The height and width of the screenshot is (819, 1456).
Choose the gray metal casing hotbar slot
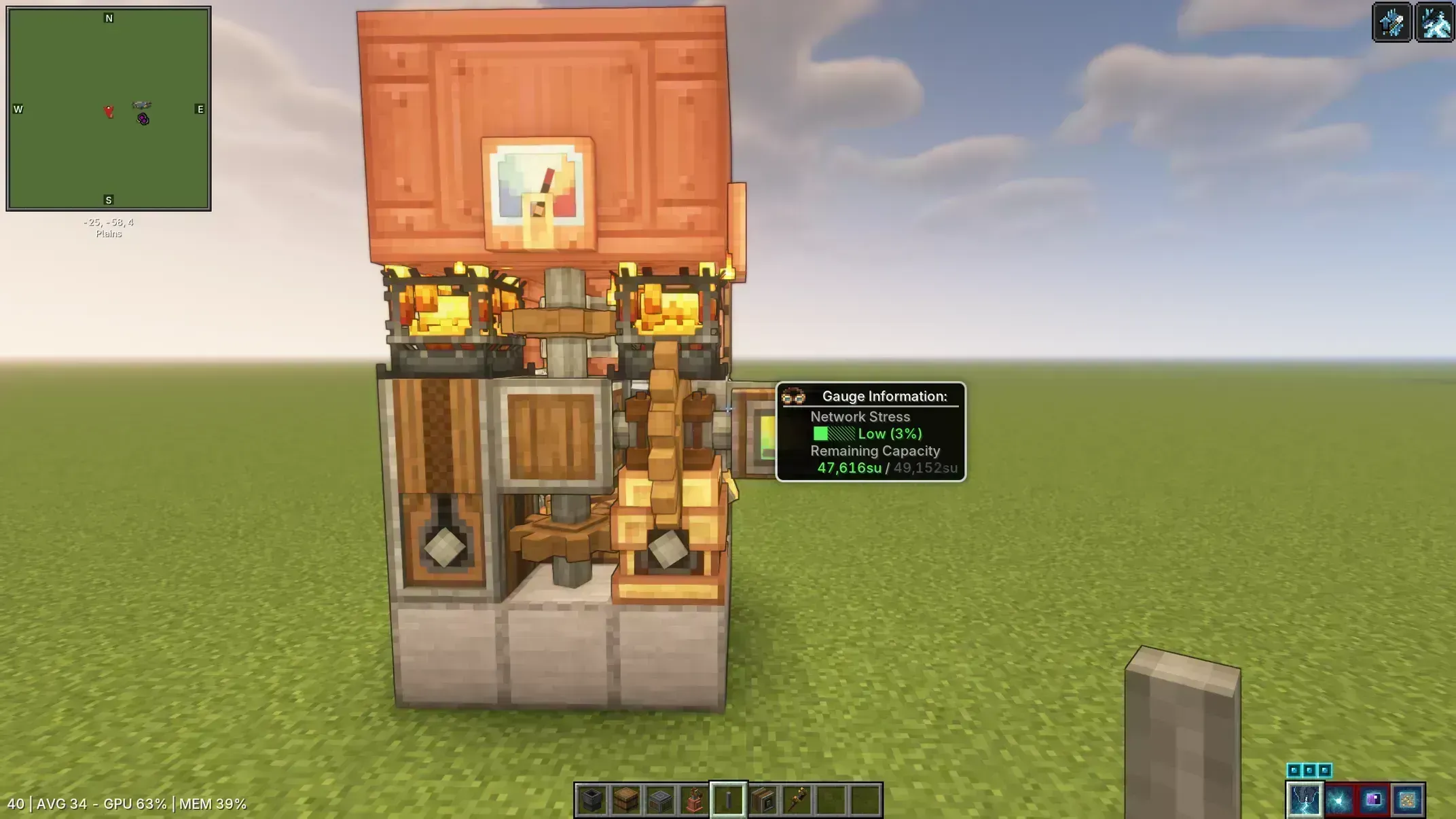[x=660, y=800]
